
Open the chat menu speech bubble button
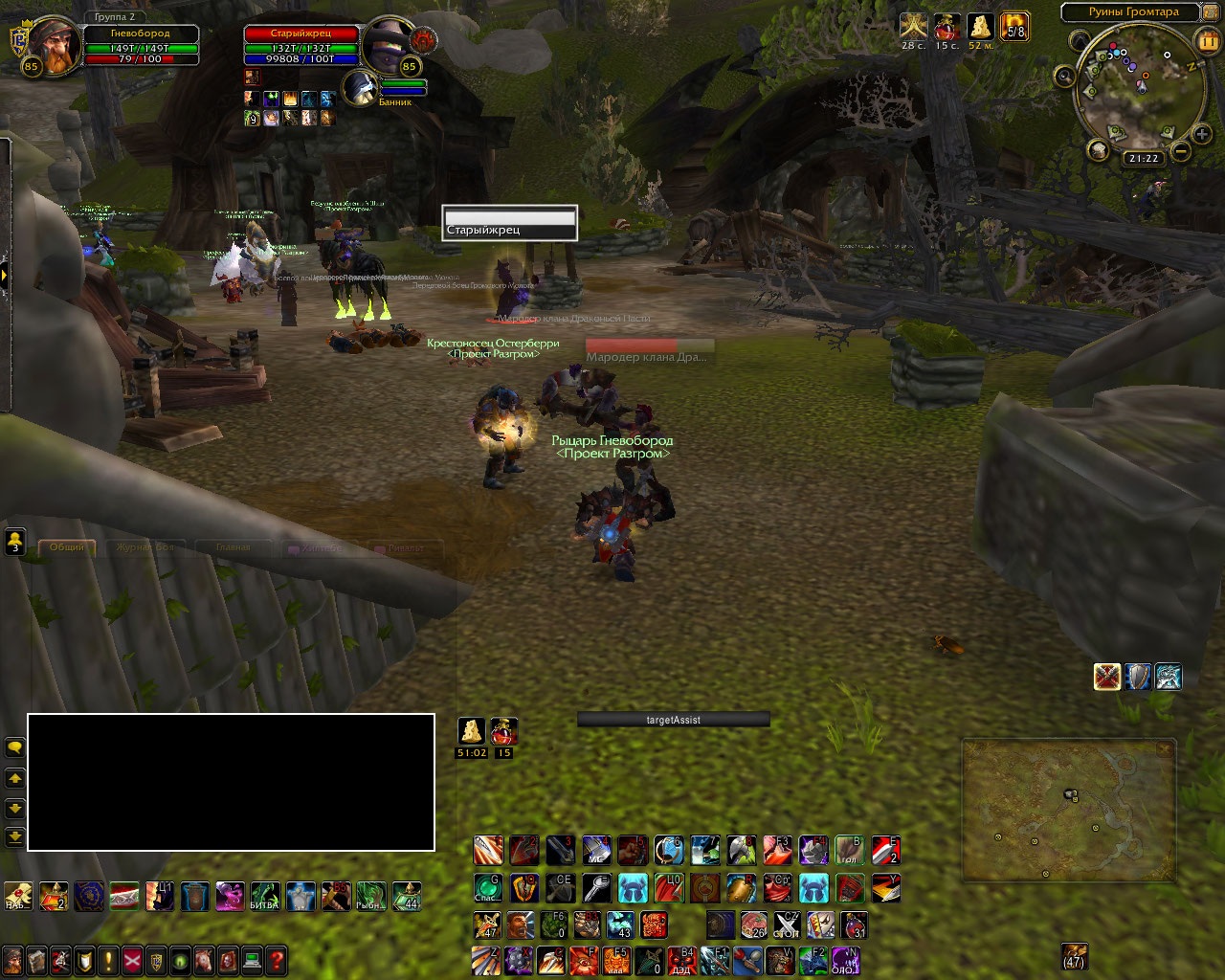15,746
